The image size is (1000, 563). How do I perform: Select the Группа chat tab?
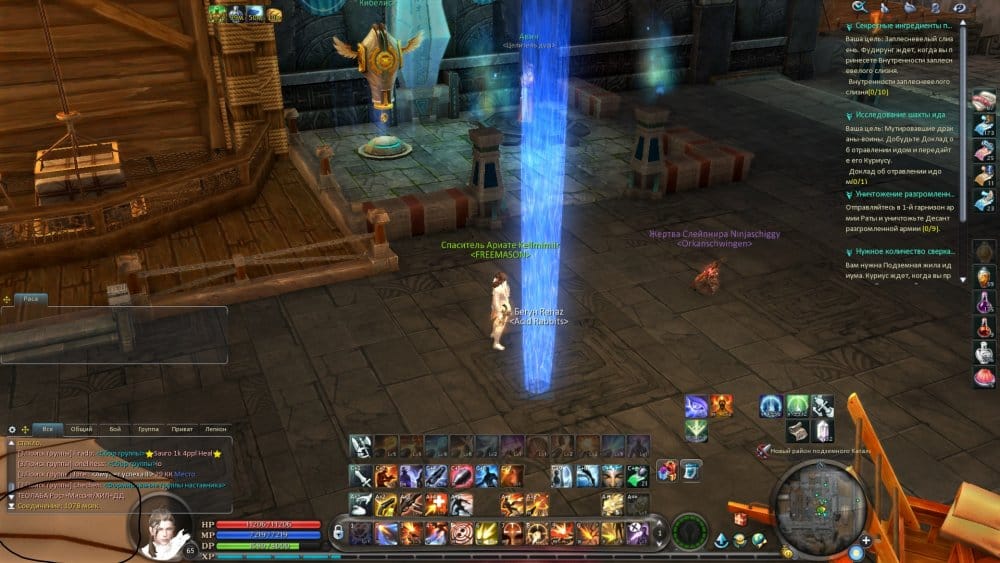148,429
